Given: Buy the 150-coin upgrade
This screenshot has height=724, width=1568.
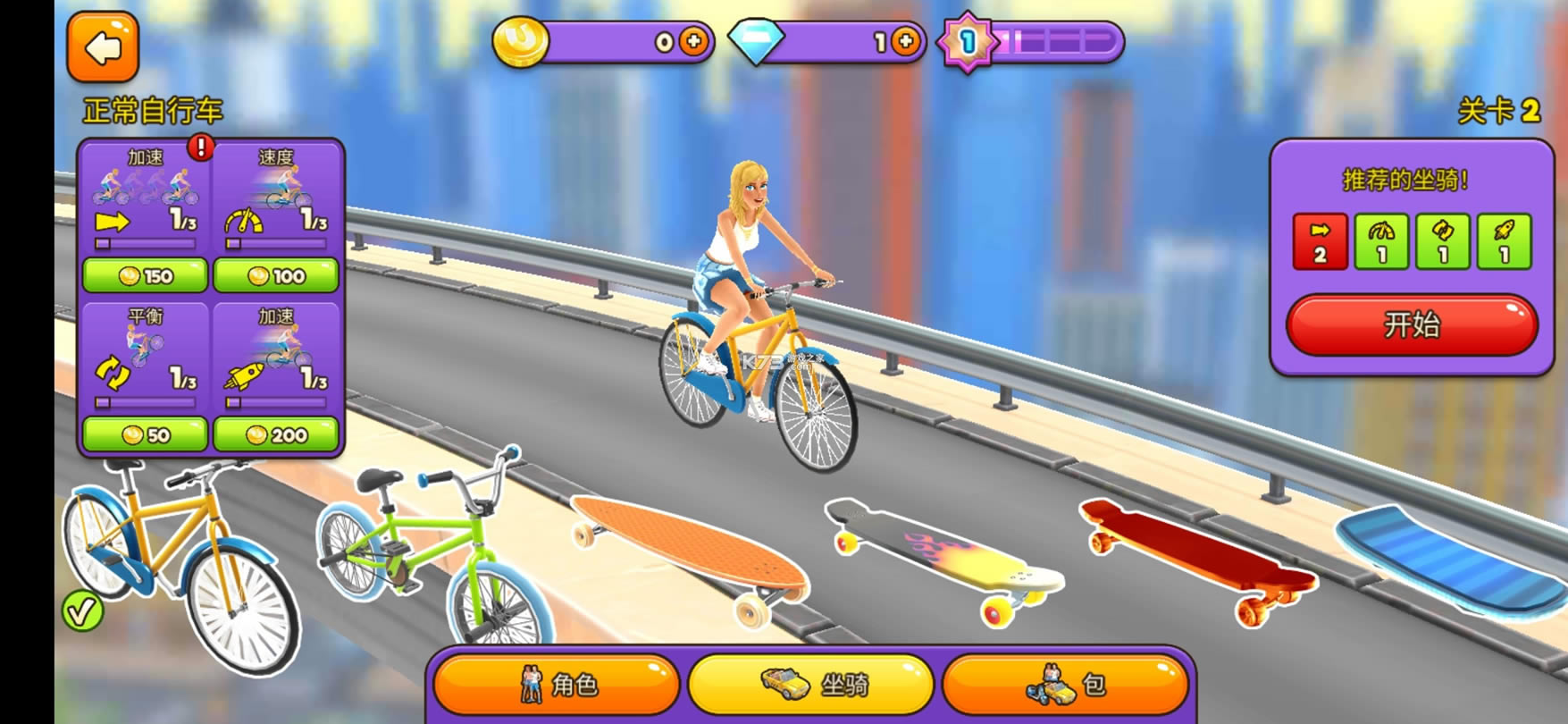Looking at the screenshot, I should pyautogui.click(x=145, y=275).
